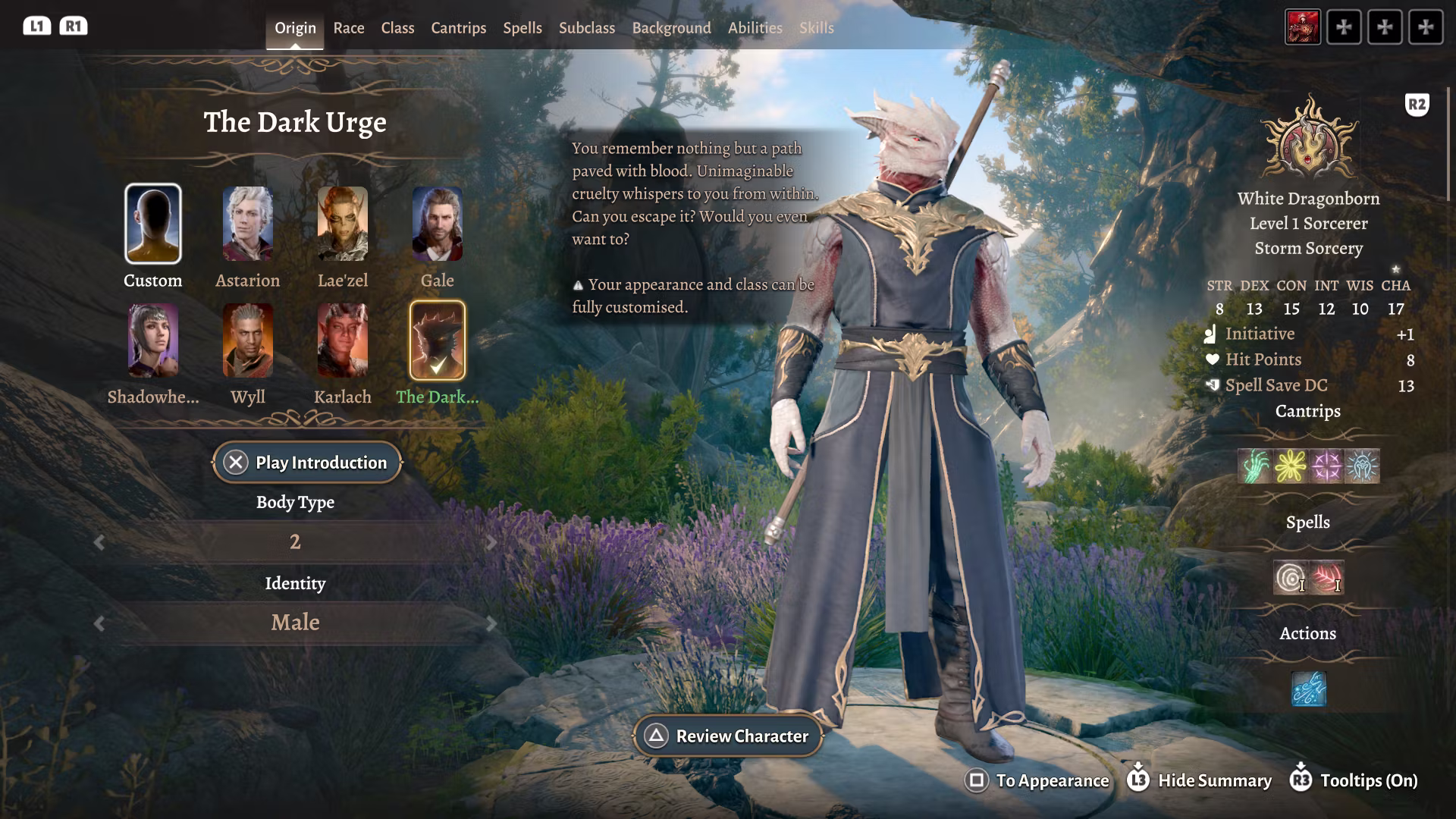The height and width of the screenshot is (819, 1456).
Task: Switch to the Race tab
Action: coord(349,28)
